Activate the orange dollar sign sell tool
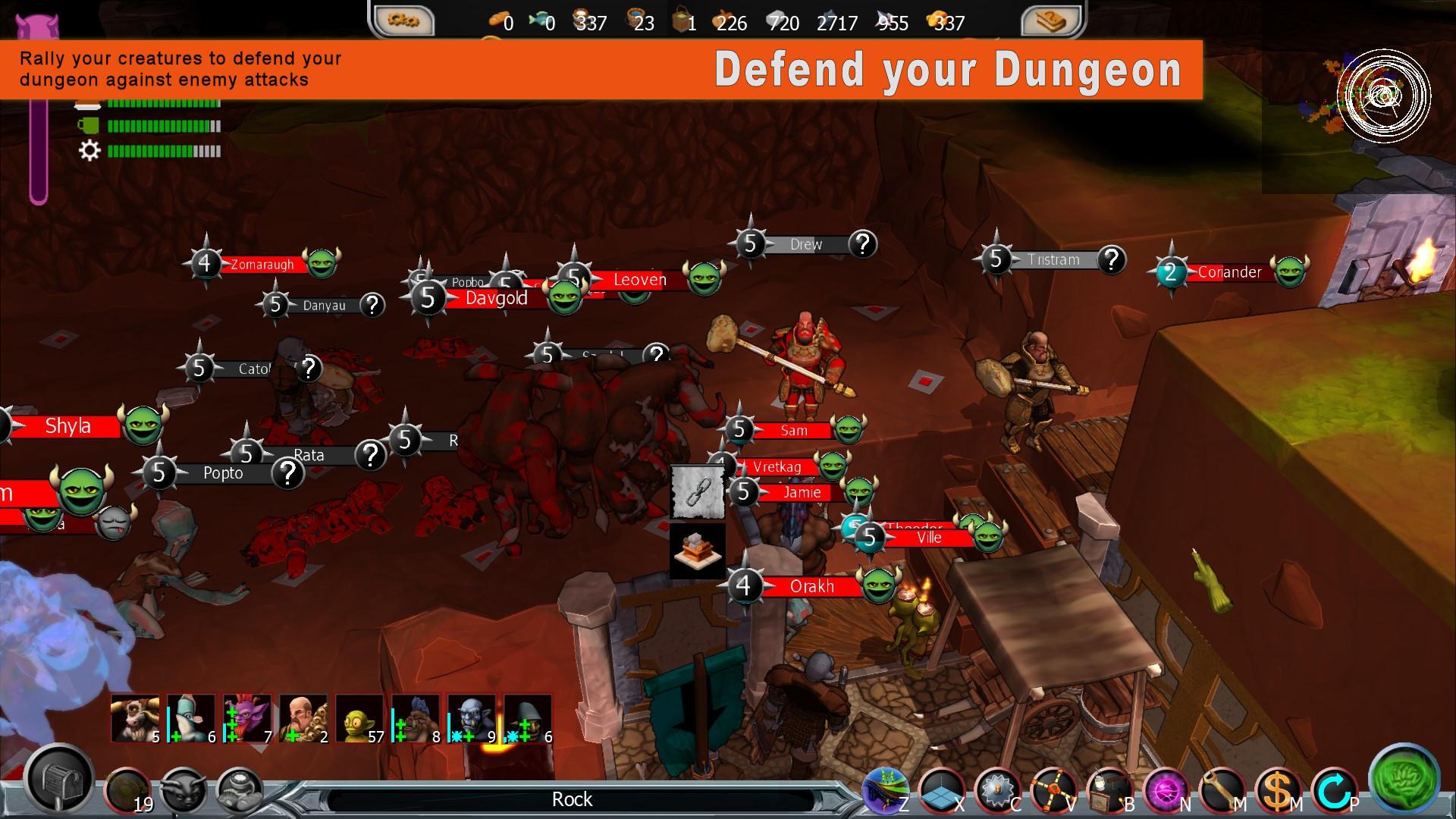Viewport: 1456px width, 819px height. tap(1278, 792)
